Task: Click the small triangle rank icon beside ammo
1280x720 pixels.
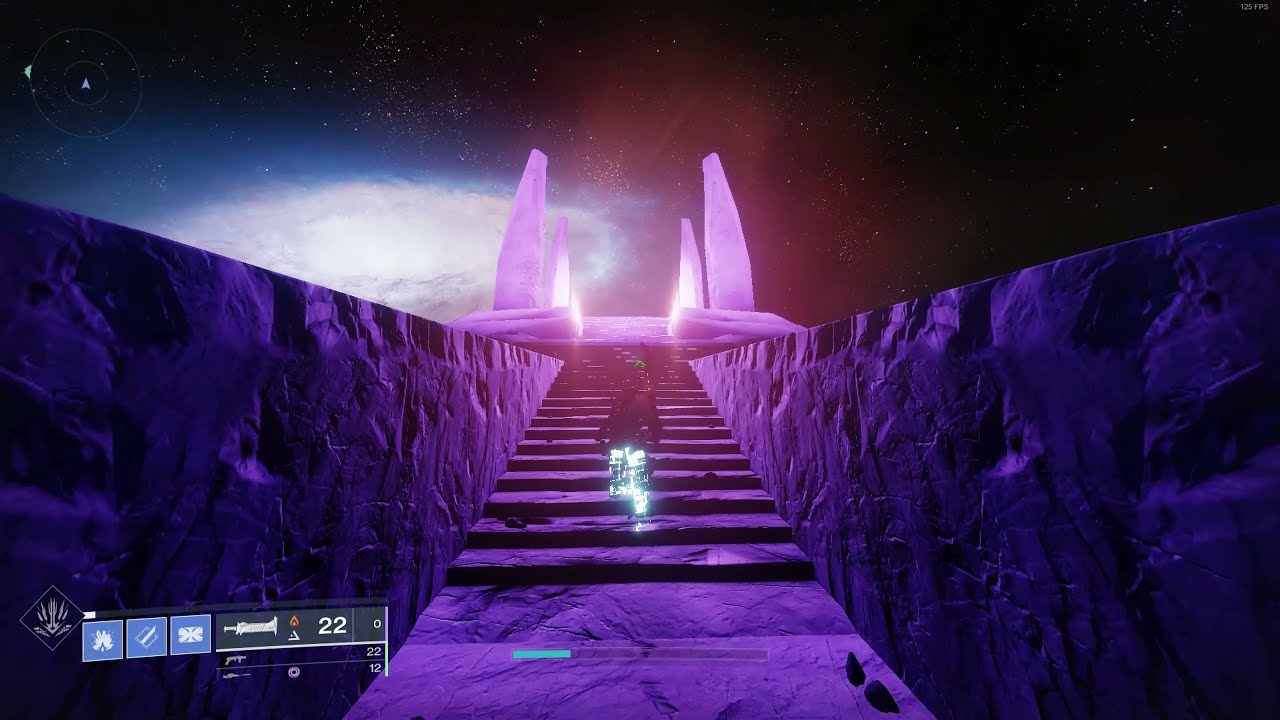Action: pyautogui.click(x=293, y=636)
